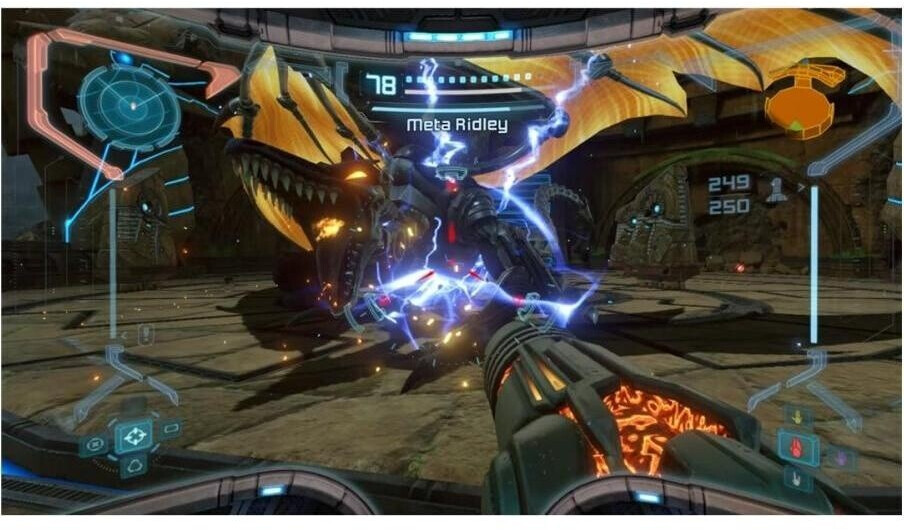Choose the purple Wave Beam icon
This screenshot has width=904, height=530.
[840, 457]
